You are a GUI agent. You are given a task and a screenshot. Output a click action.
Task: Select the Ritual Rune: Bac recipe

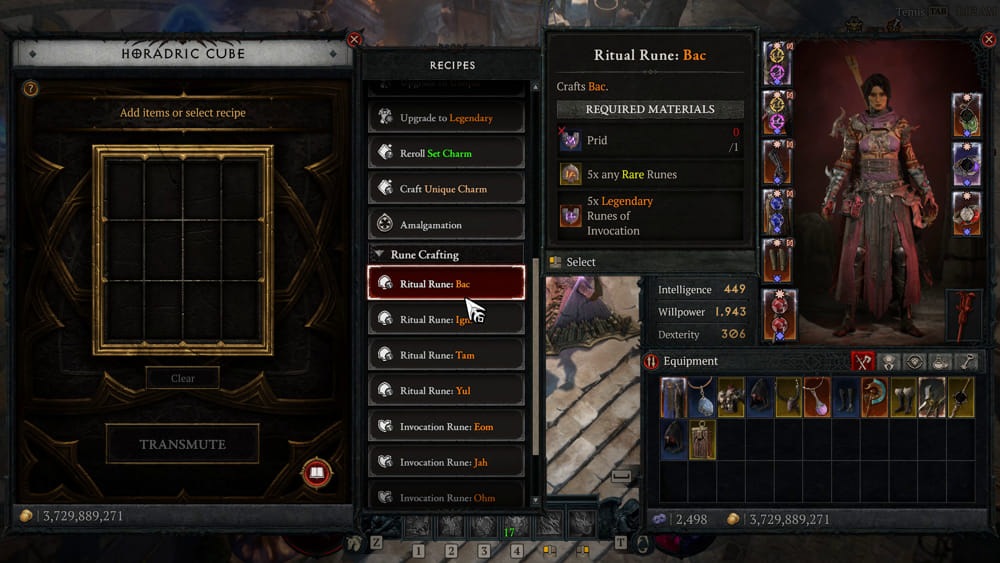click(x=446, y=284)
